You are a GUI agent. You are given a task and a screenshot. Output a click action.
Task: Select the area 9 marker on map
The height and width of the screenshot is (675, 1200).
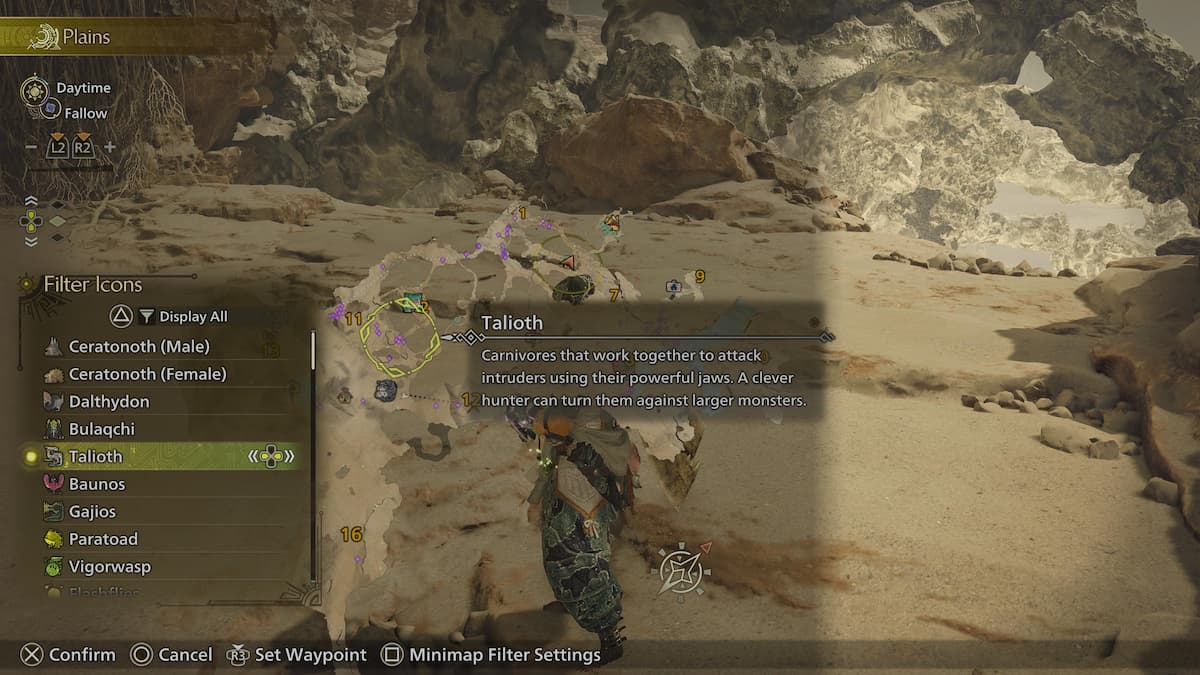tap(699, 276)
